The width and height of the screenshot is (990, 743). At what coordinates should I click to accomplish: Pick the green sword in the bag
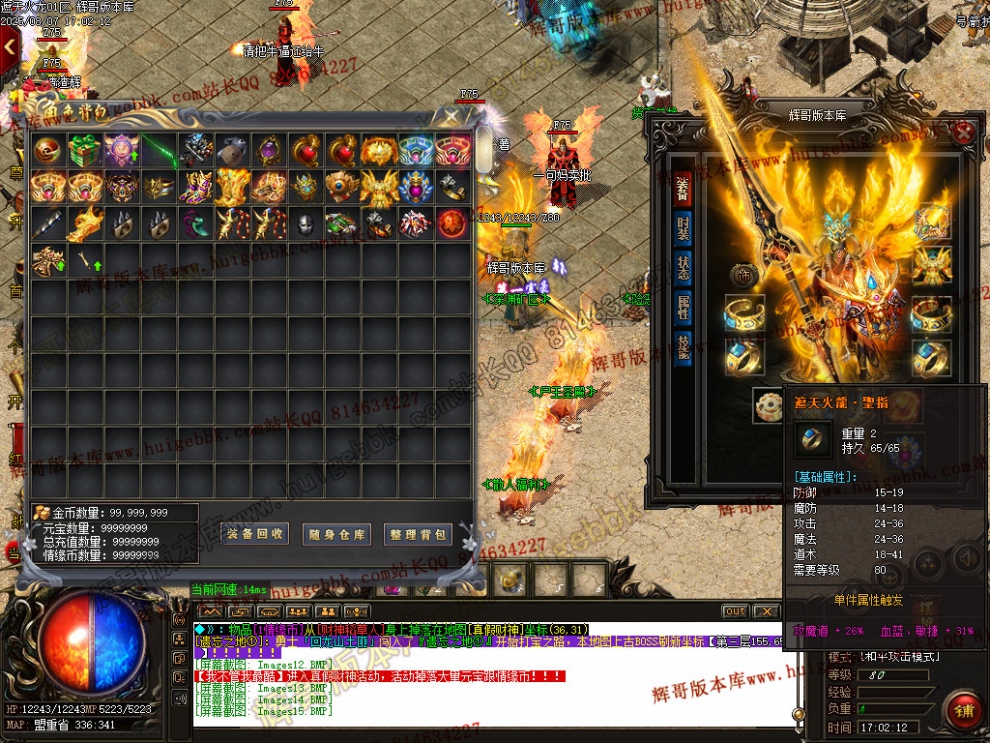coord(158,151)
